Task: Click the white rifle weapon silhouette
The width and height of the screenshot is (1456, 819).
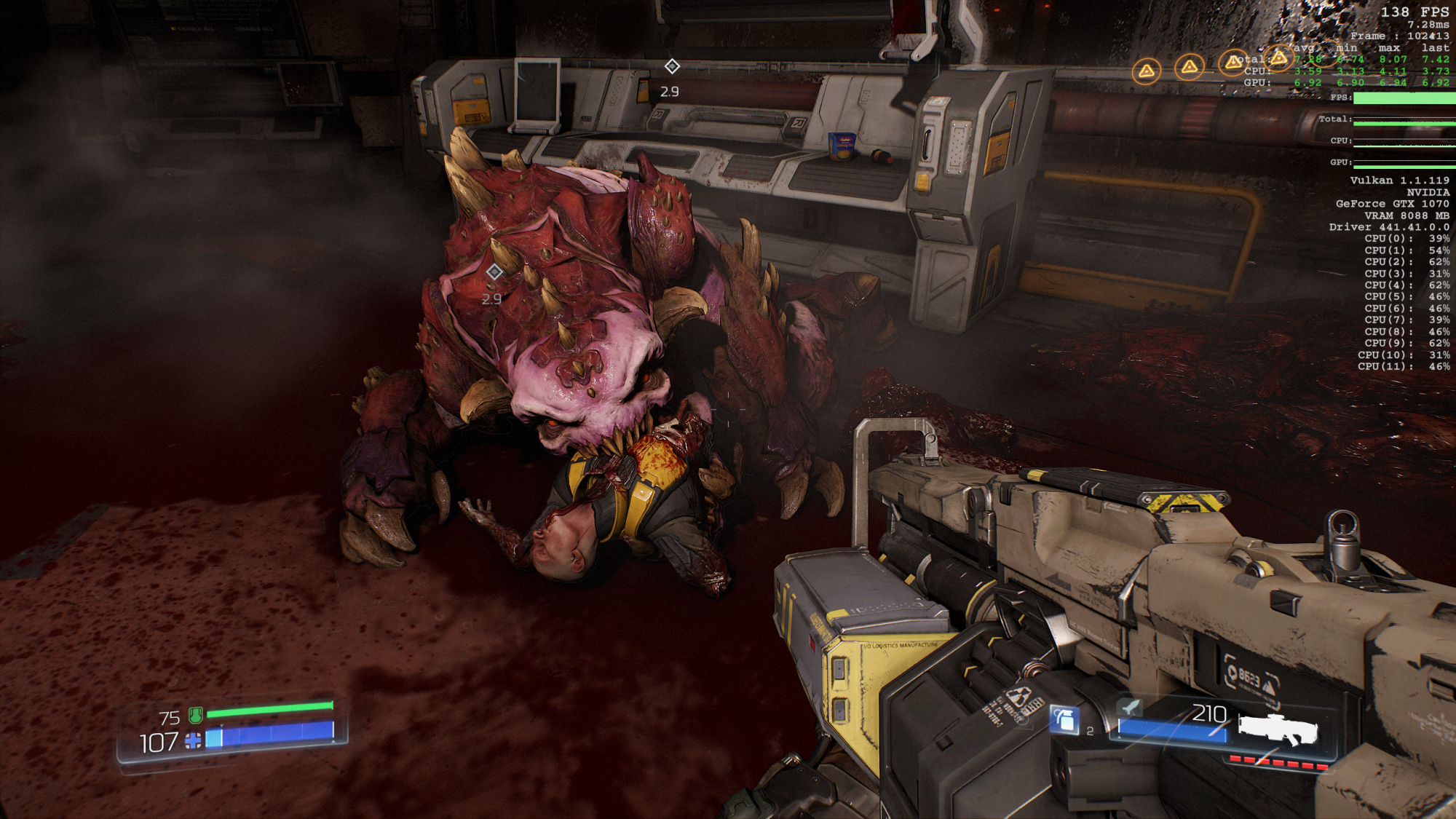Action: click(x=1278, y=729)
